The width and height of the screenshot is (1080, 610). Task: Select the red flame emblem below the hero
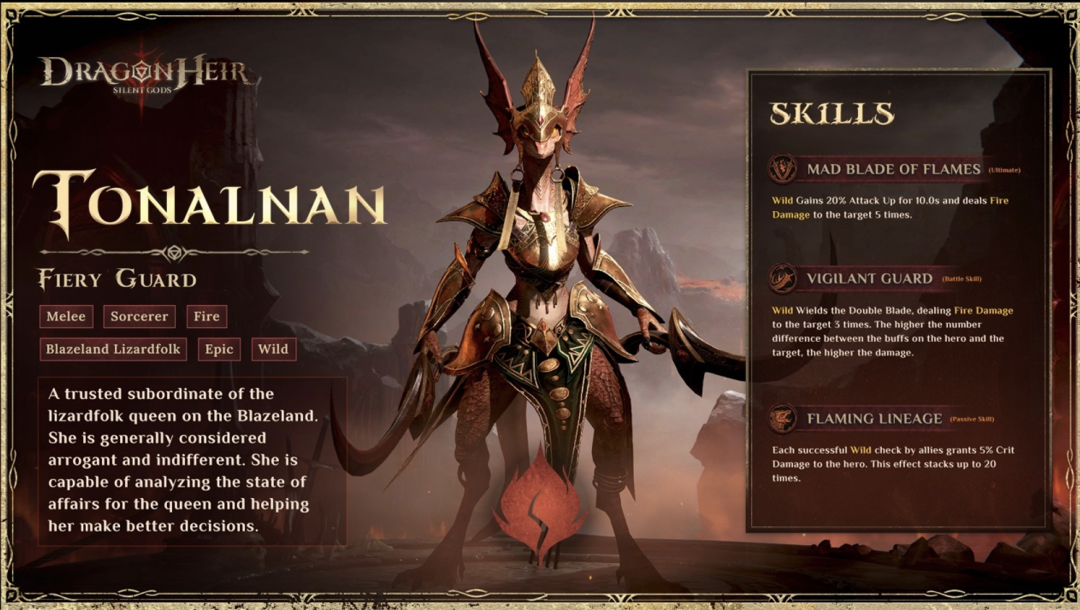pos(539,498)
